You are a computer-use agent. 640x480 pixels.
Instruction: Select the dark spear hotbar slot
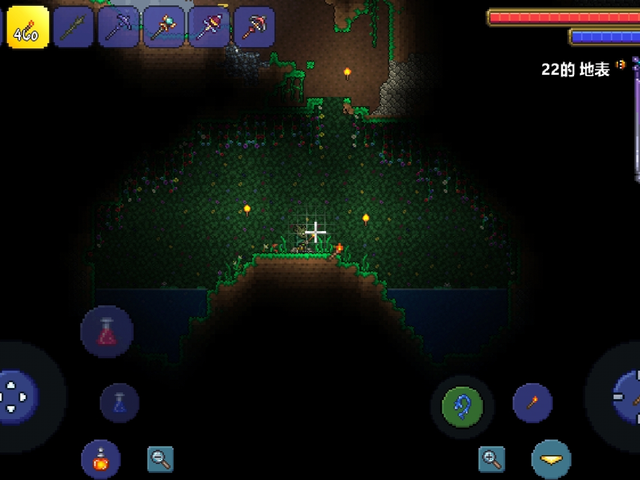pyautogui.click(x=74, y=27)
